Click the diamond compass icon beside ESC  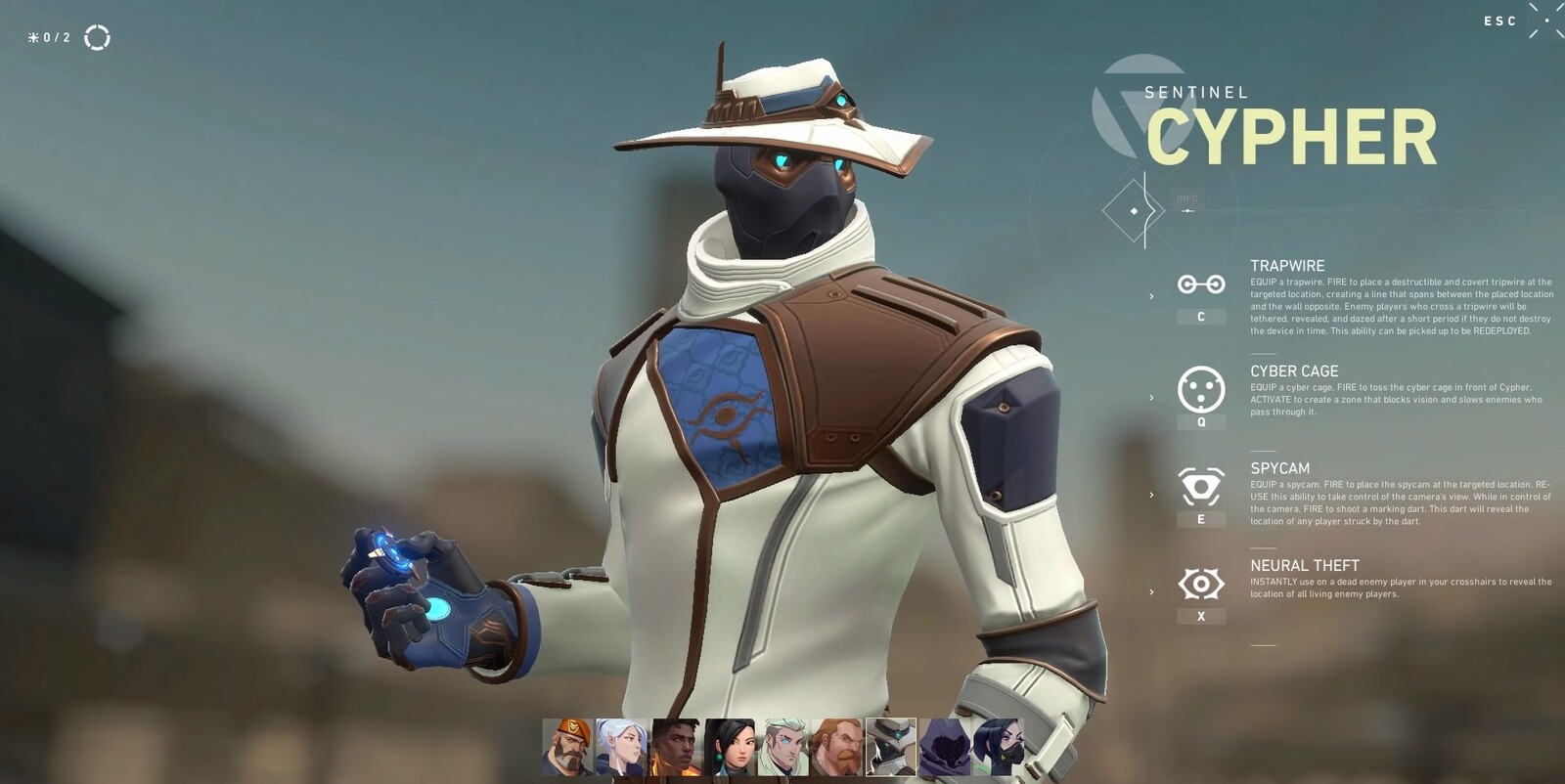pyautogui.click(x=1548, y=22)
